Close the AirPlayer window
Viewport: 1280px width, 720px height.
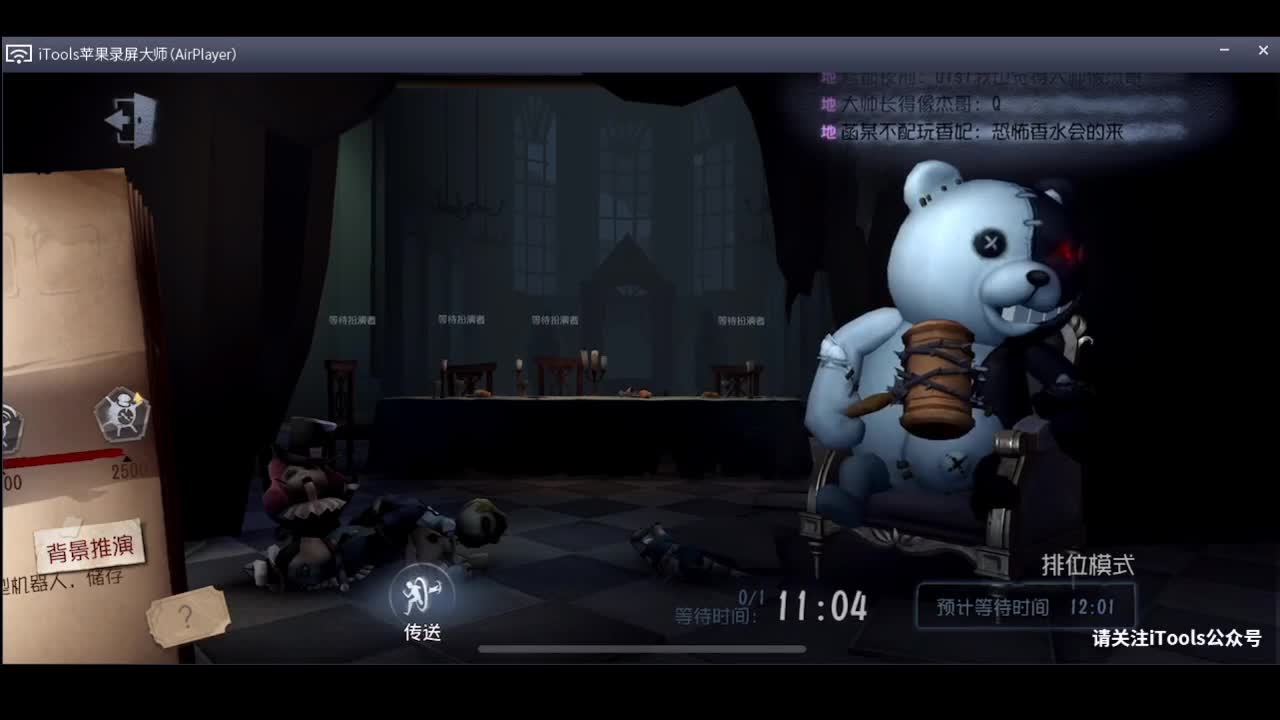(x=1263, y=50)
